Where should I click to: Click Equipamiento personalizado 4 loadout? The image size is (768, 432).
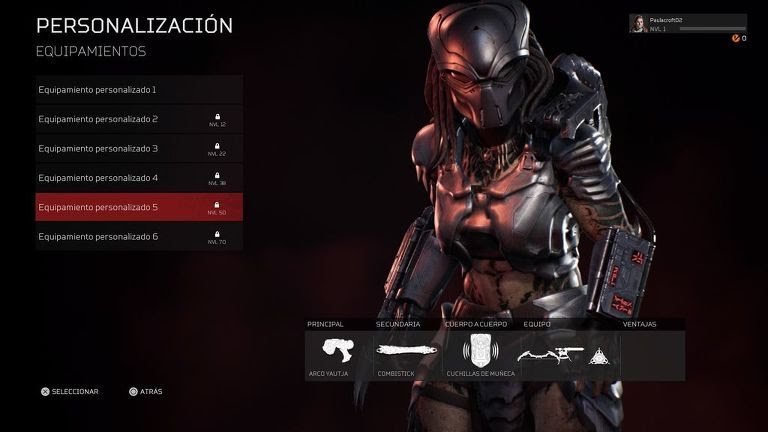(138, 178)
